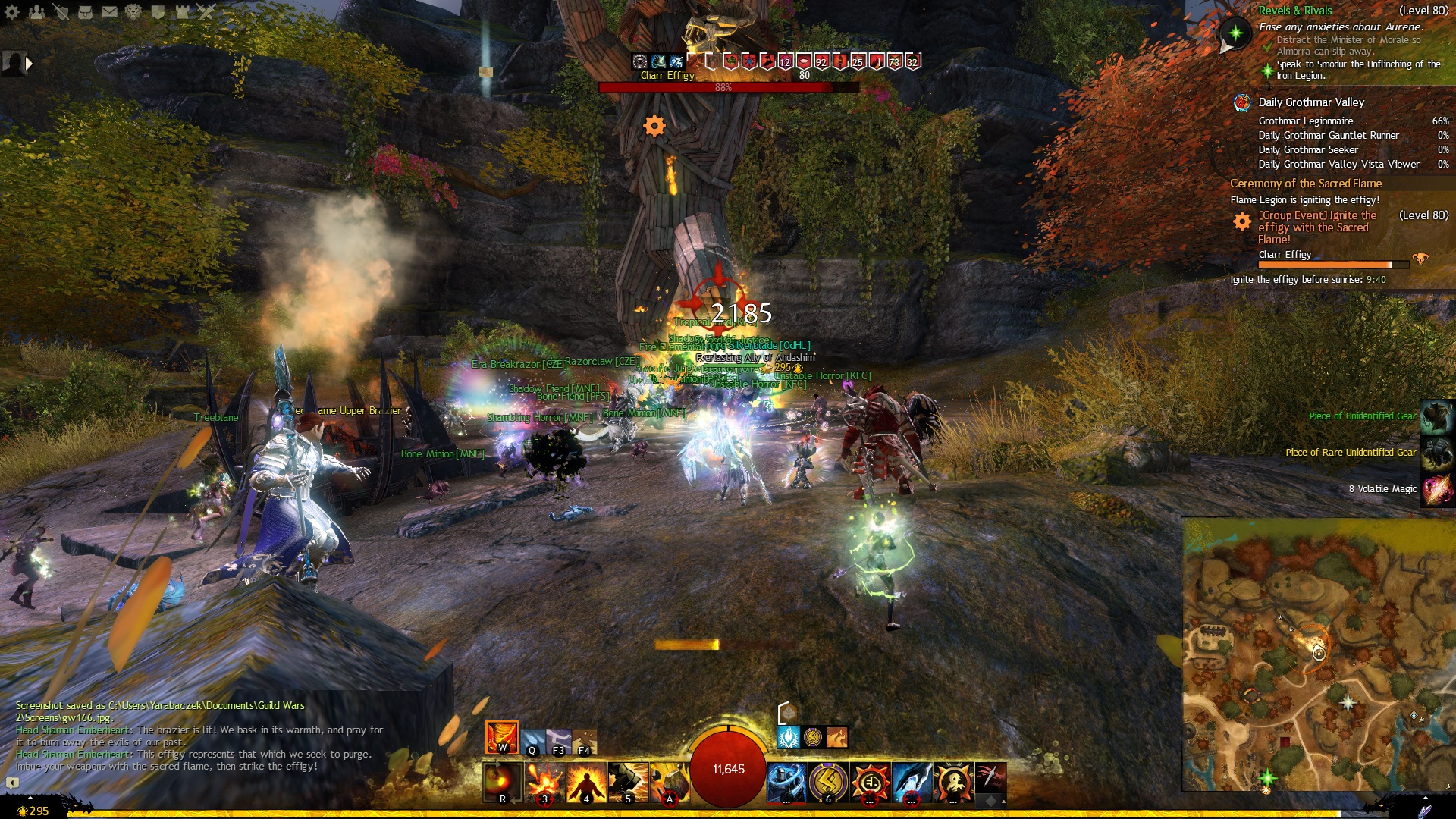The height and width of the screenshot is (819, 1456).
Task: Select the fire attunement skill
Action: [x=501, y=737]
